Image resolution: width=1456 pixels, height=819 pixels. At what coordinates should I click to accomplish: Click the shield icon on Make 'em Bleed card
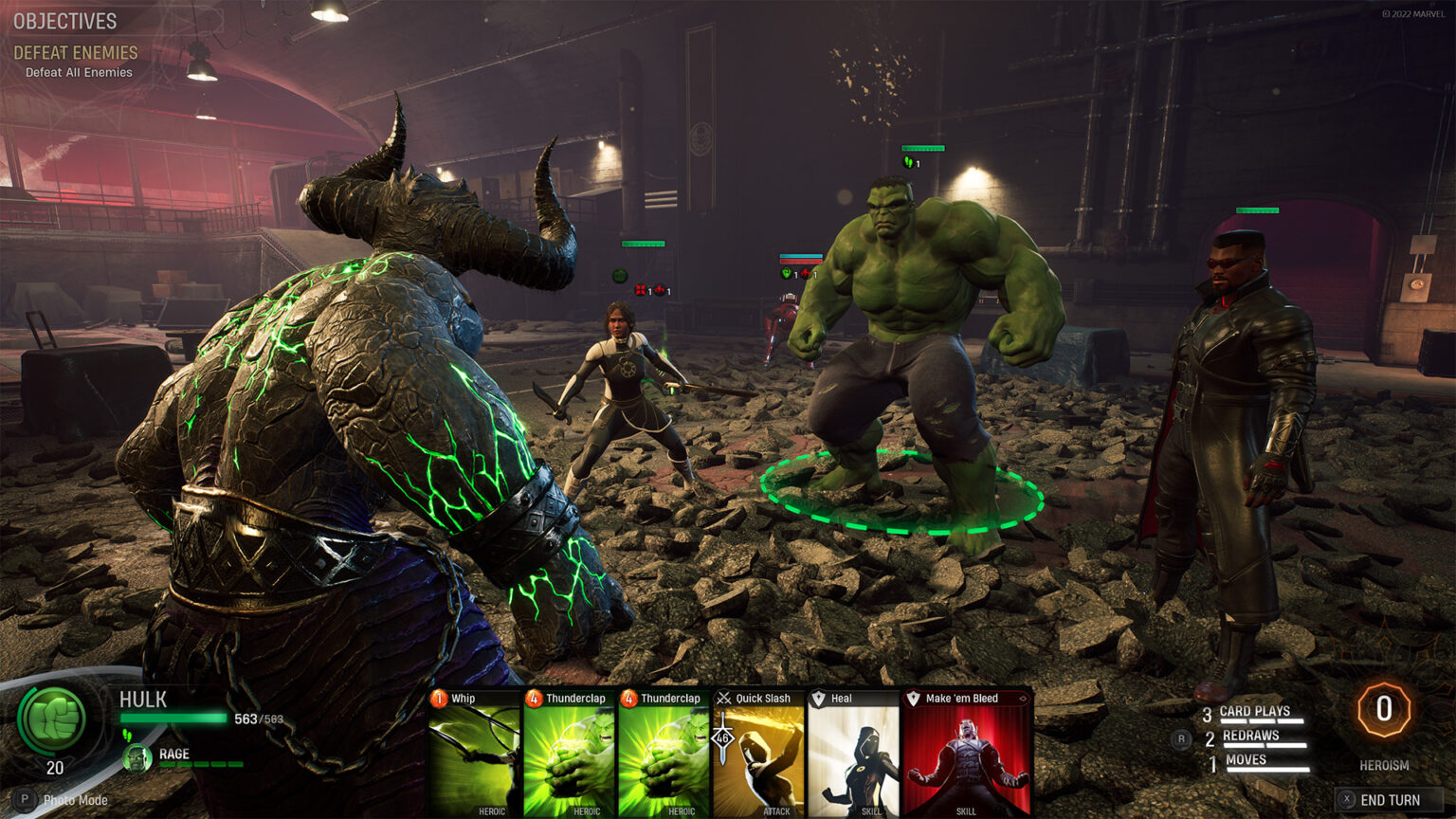(x=913, y=698)
